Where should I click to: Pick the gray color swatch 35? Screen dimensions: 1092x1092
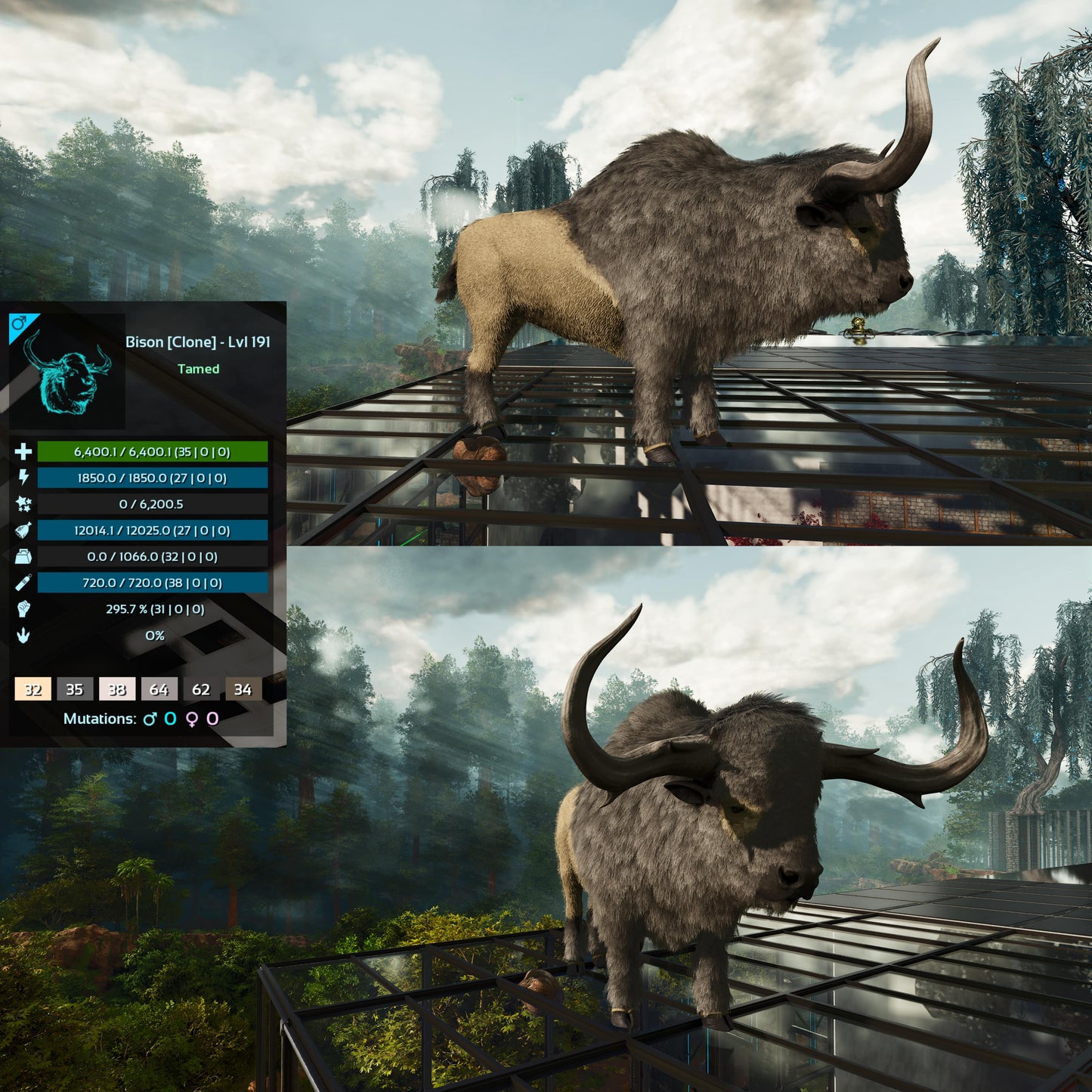[75, 689]
